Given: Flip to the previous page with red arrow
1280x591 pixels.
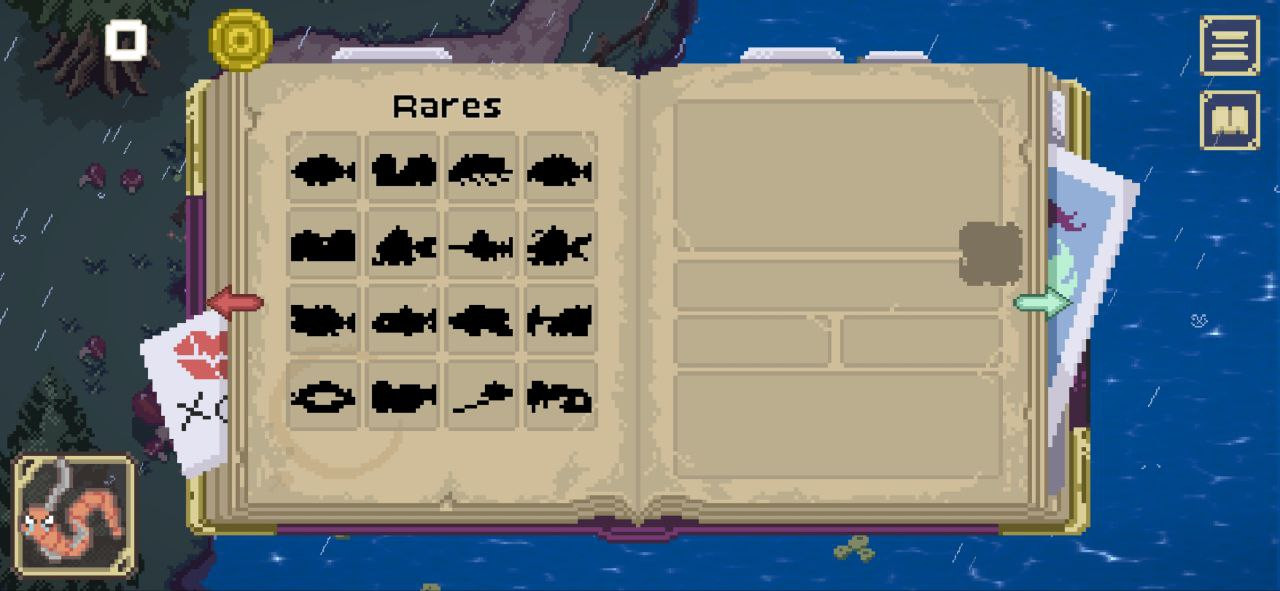Looking at the screenshot, I should click(234, 301).
